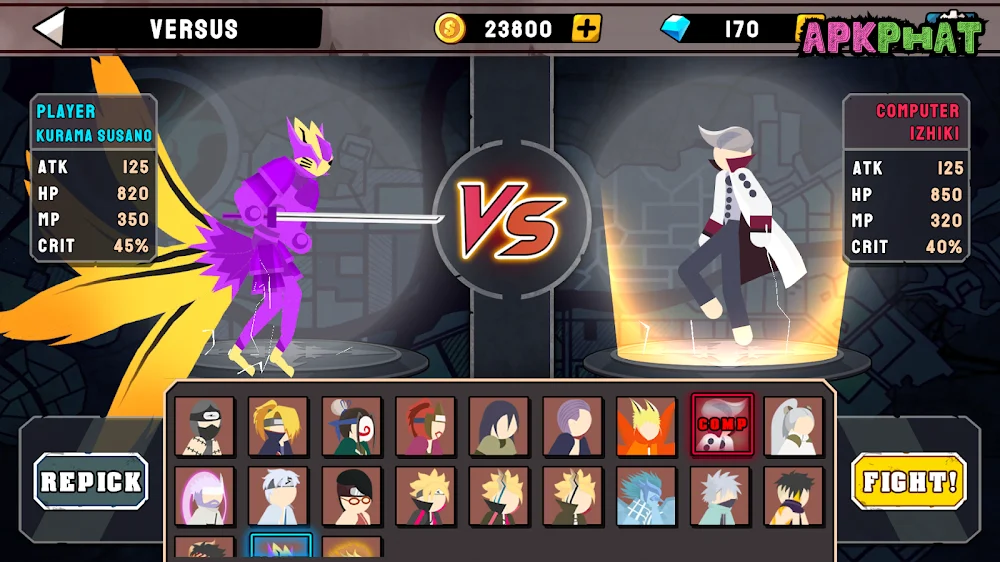This screenshot has height=562, width=1000.
Task: Choose the orange flame-cloaked blonde fighter
Action: click(647, 427)
